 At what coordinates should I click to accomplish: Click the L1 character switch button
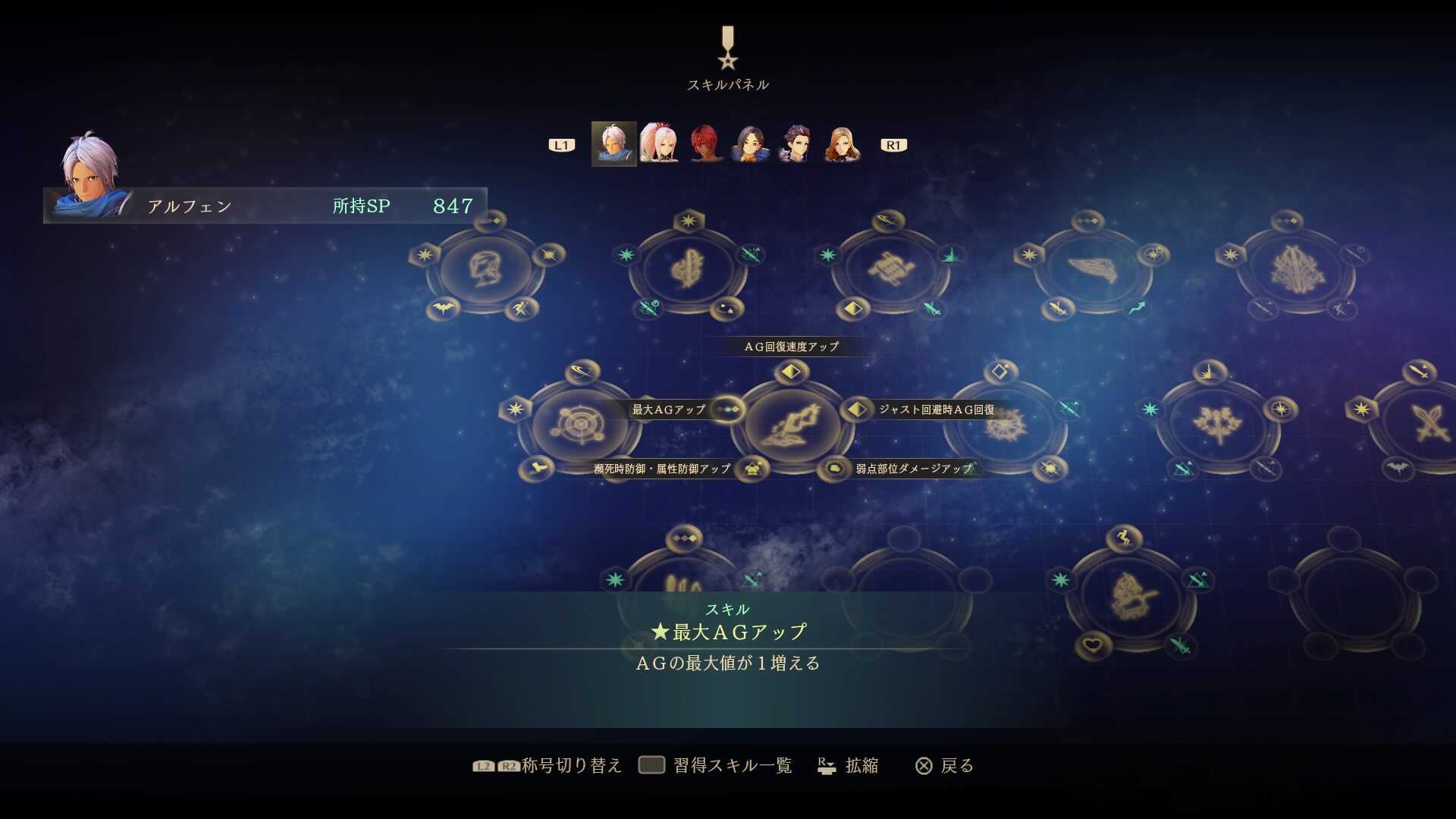click(x=561, y=144)
